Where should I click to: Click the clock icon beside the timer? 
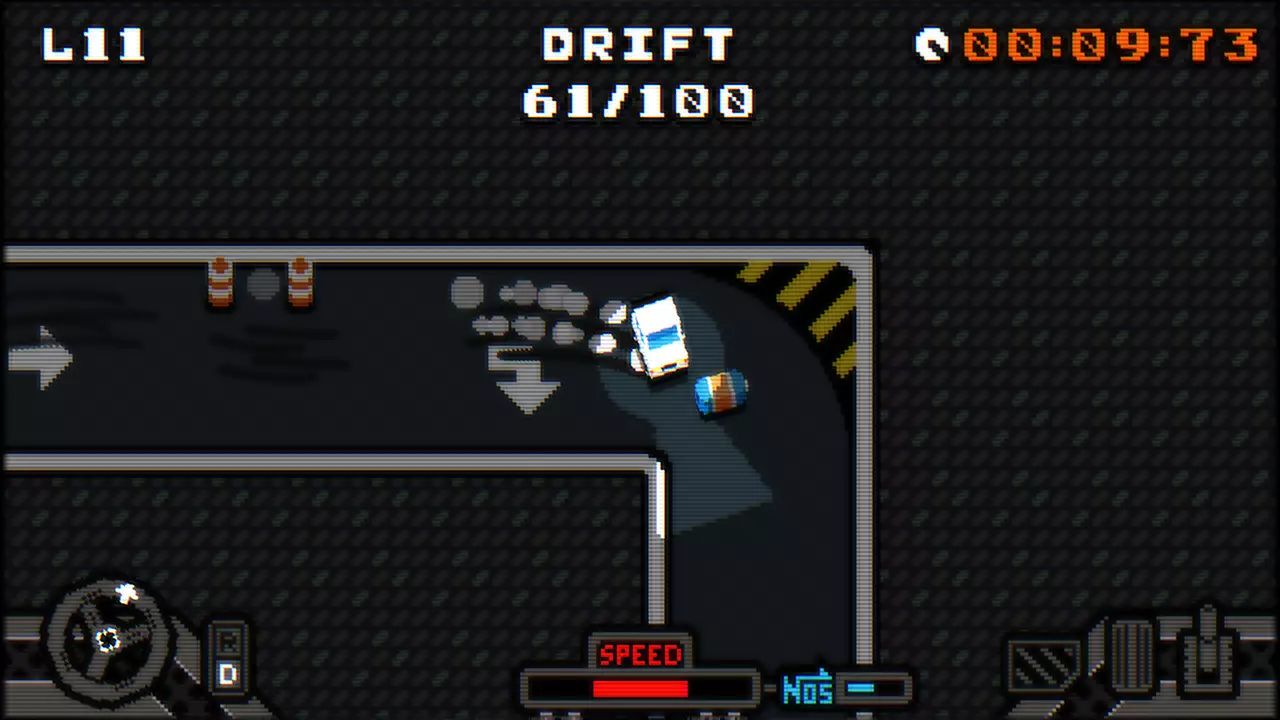coord(930,44)
